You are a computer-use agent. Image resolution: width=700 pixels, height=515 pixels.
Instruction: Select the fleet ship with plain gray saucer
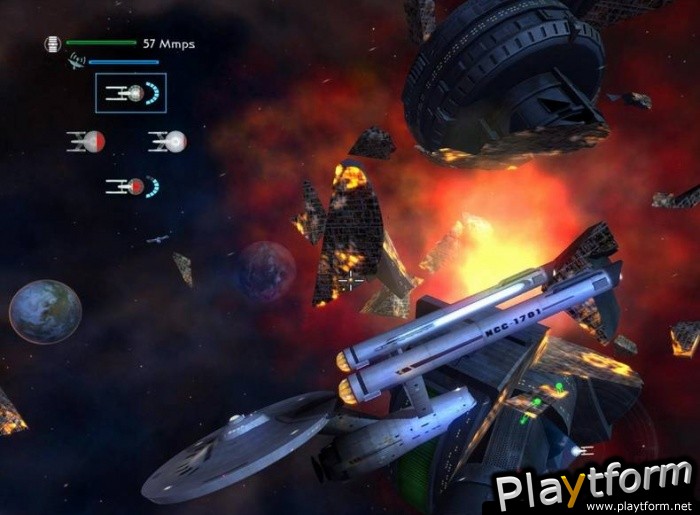[x=167, y=141]
